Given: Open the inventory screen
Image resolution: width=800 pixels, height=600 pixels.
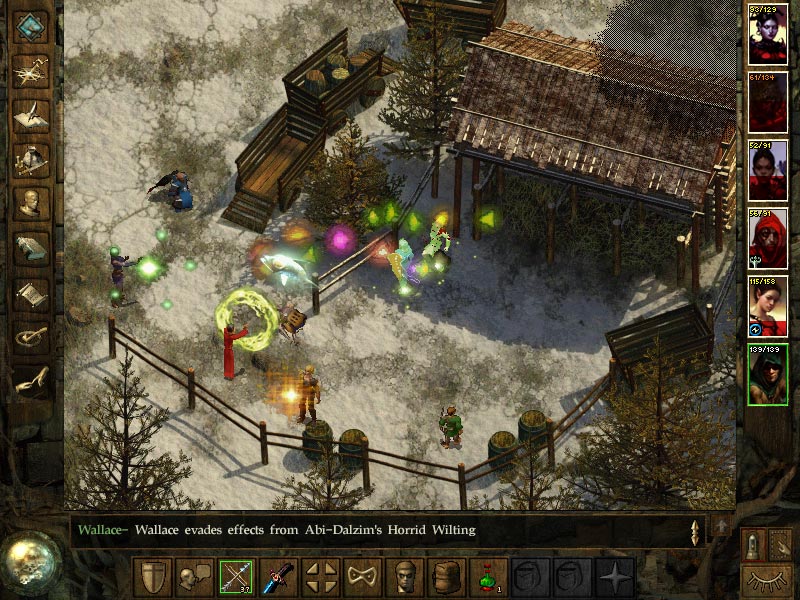Looking at the screenshot, I should [x=31, y=158].
